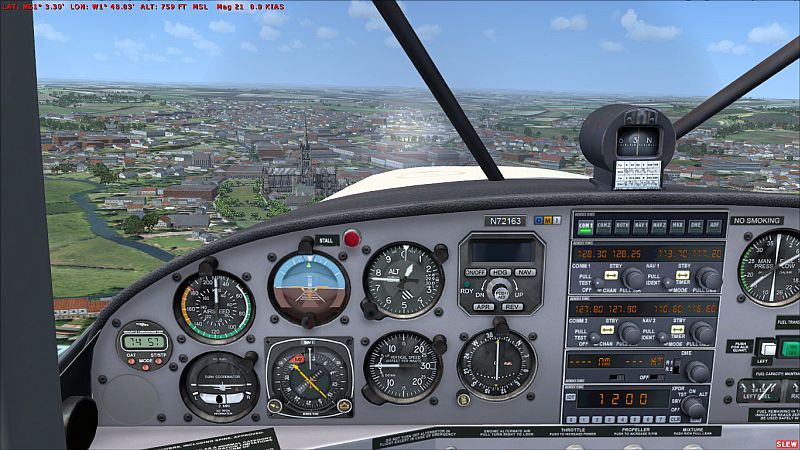Activate autopilot NAV mode
This screenshot has width=800, height=450.
pos(525,272)
